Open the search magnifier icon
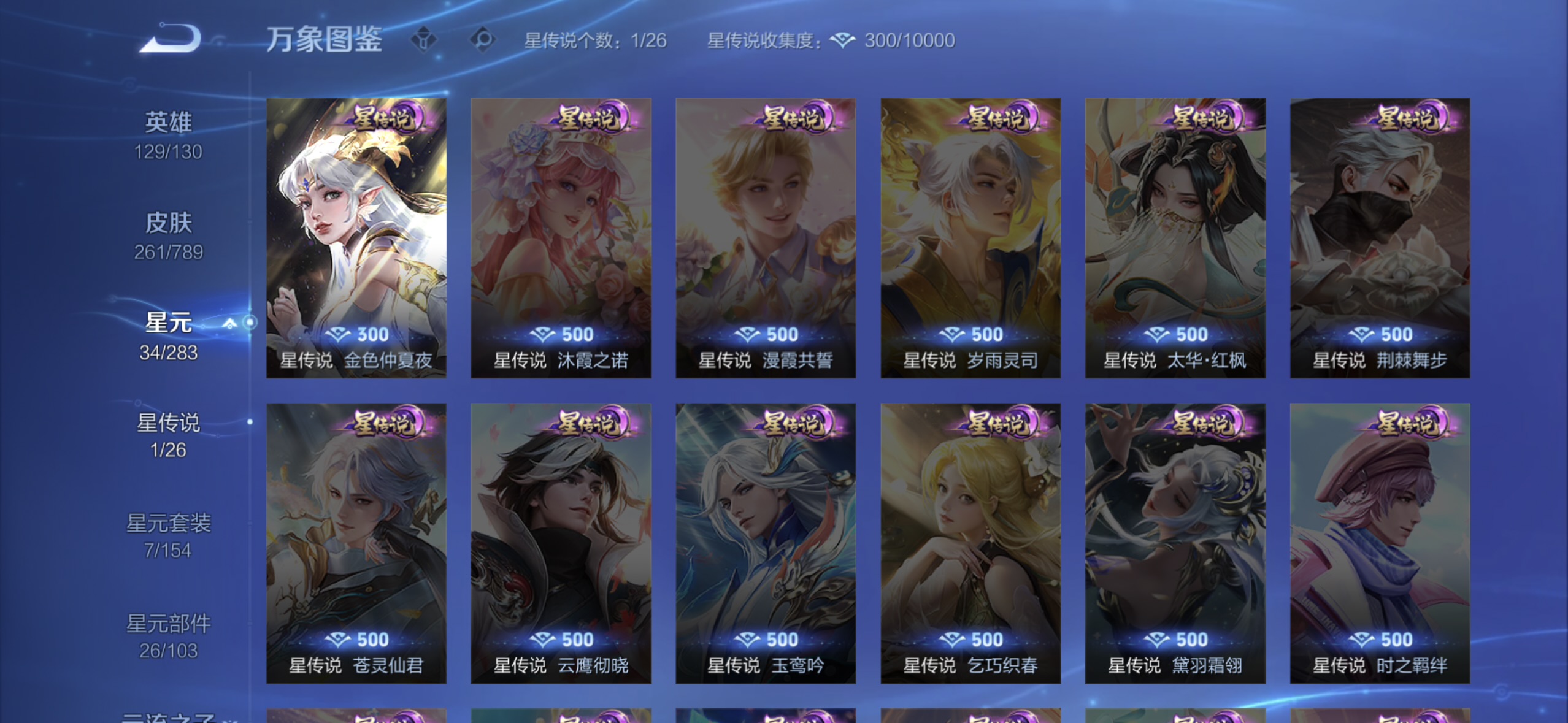 pos(484,39)
